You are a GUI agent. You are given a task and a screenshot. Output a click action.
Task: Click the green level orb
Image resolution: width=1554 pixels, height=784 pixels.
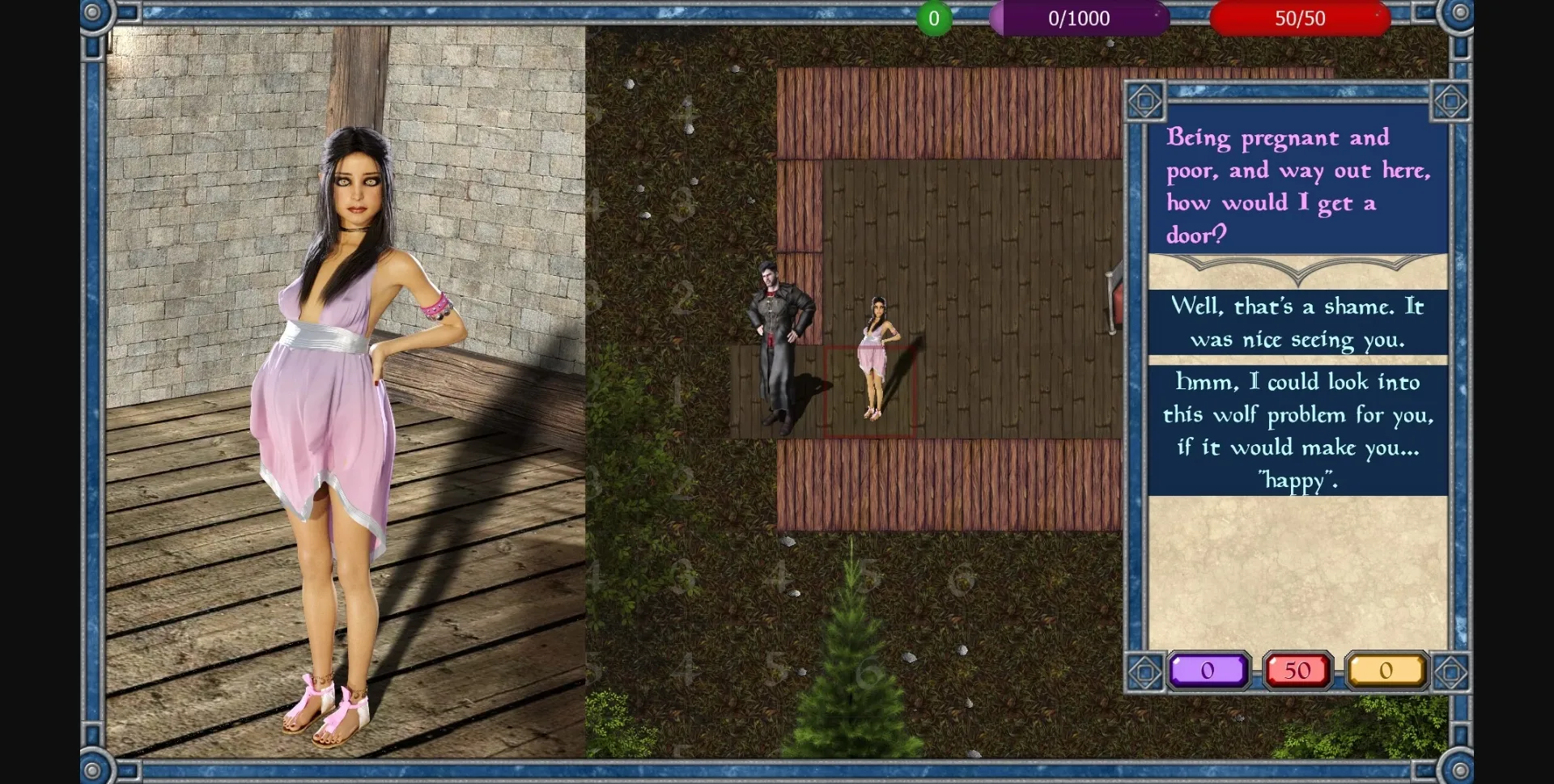coord(934,18)
